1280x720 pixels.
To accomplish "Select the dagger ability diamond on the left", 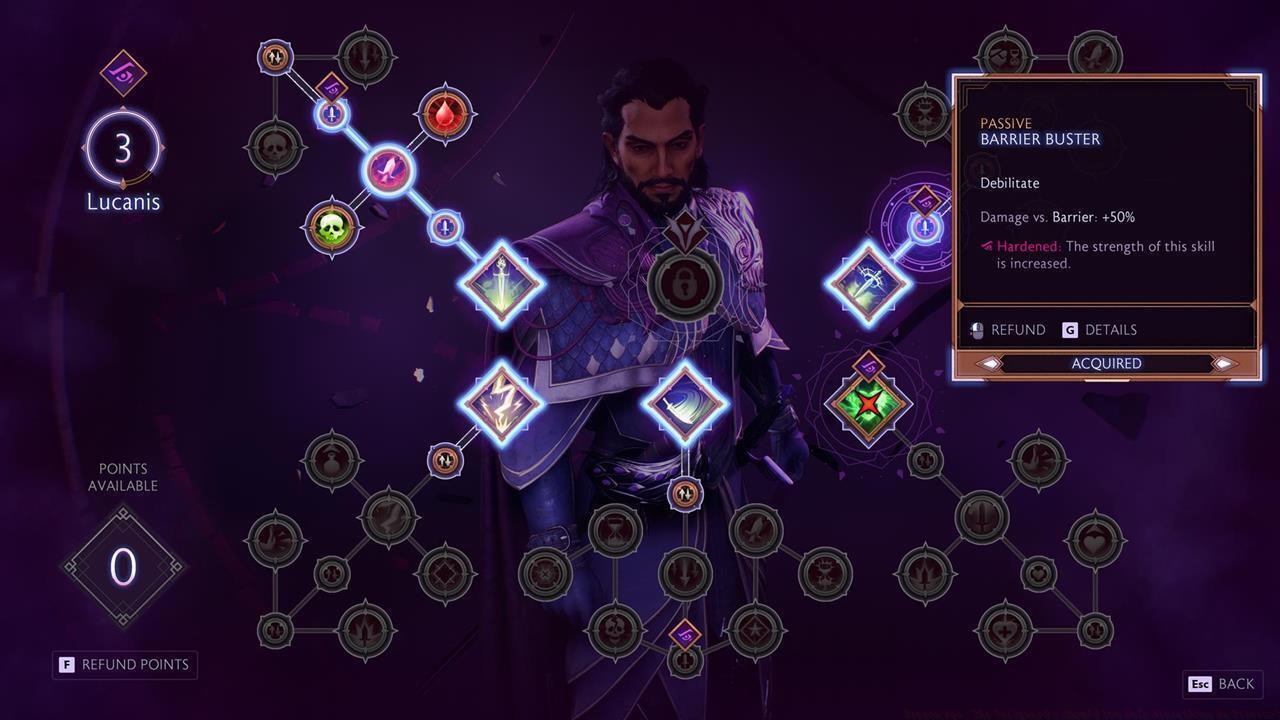I will point(500,283).
